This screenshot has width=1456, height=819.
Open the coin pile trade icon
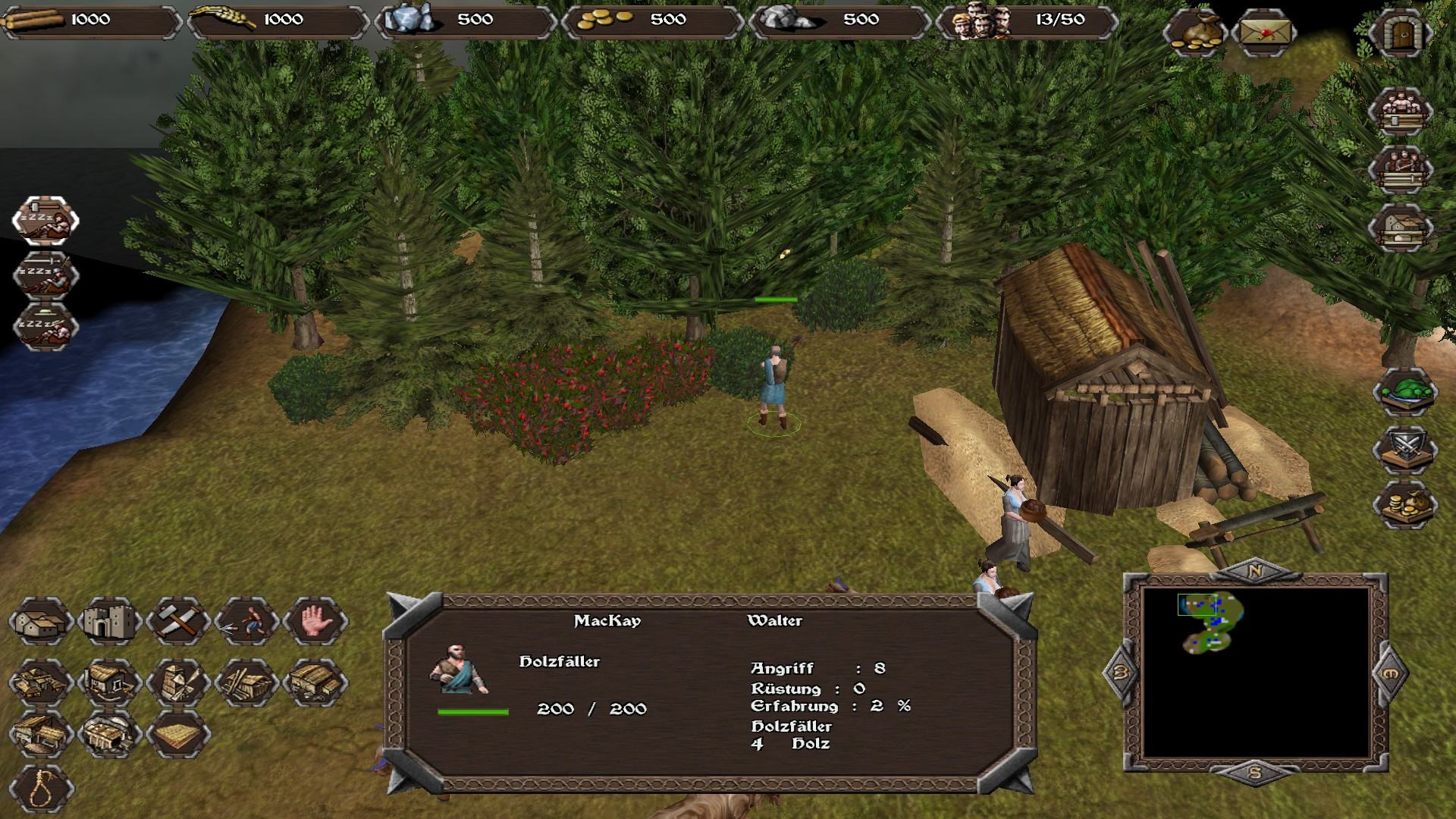pyautogui.click(x=1405, y=505)
